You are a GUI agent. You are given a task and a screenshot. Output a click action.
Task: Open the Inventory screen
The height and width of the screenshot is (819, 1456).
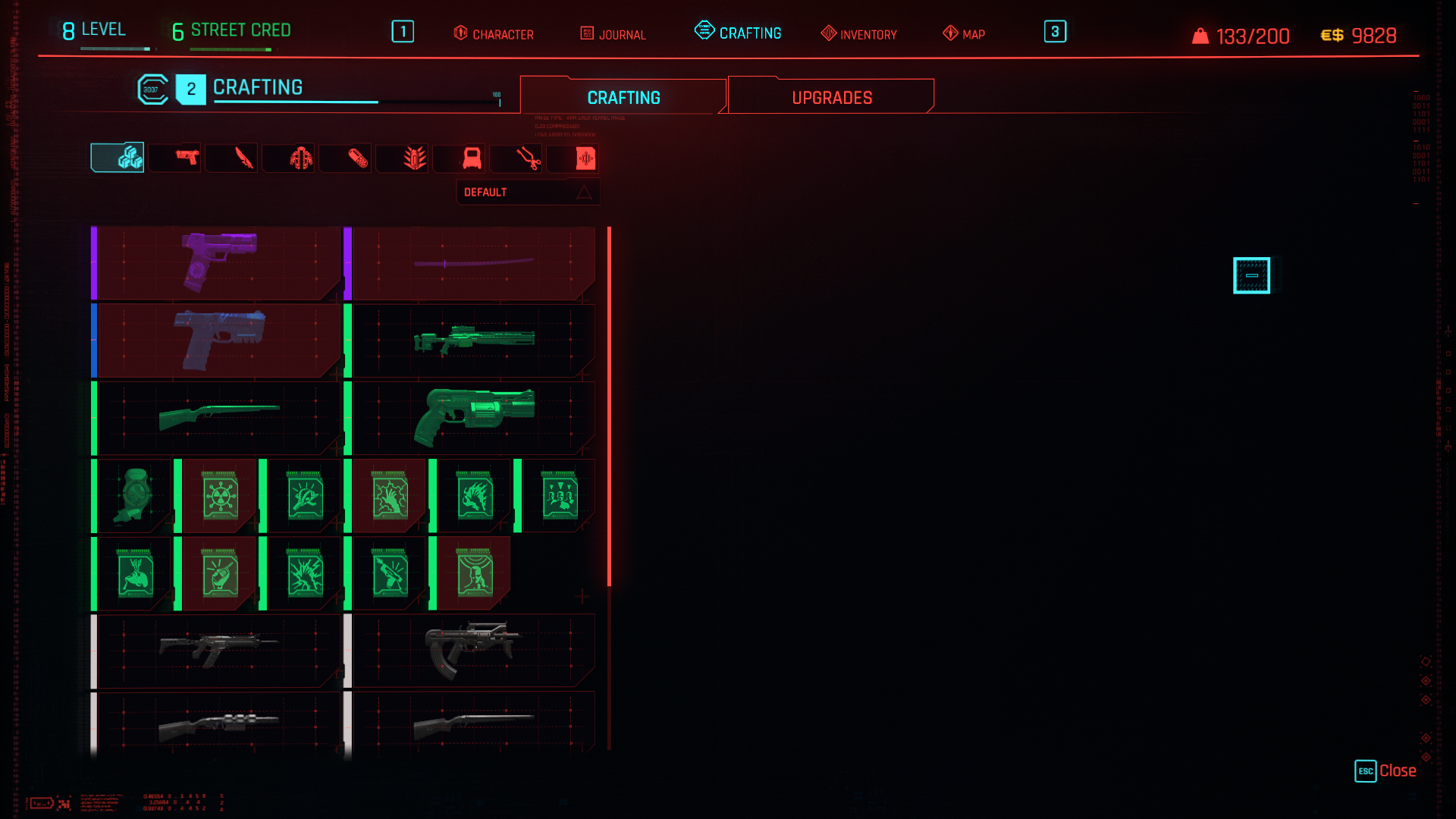click(858, 33)
